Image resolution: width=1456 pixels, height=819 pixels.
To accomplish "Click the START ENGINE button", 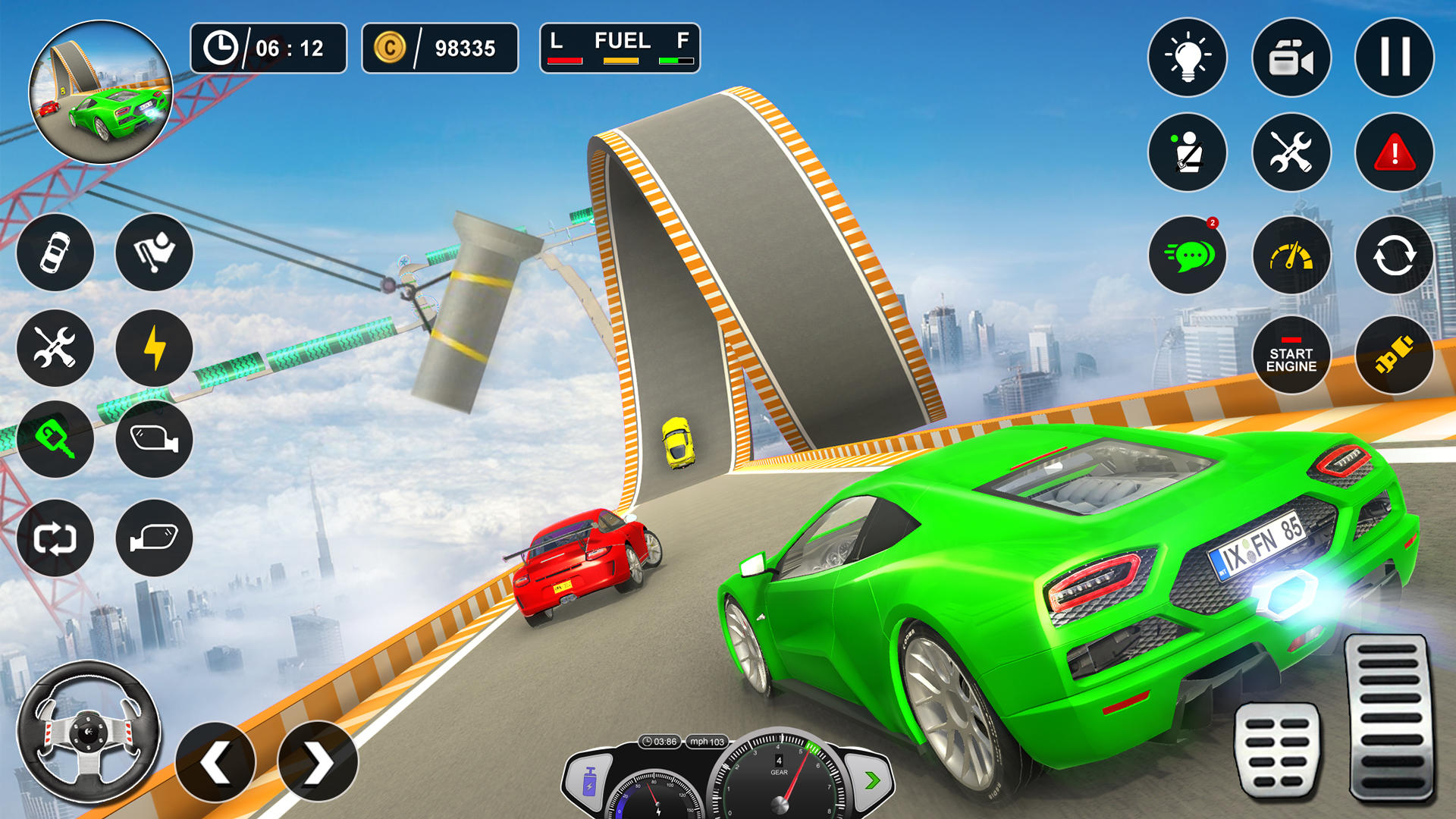I will click(1291, 355).
